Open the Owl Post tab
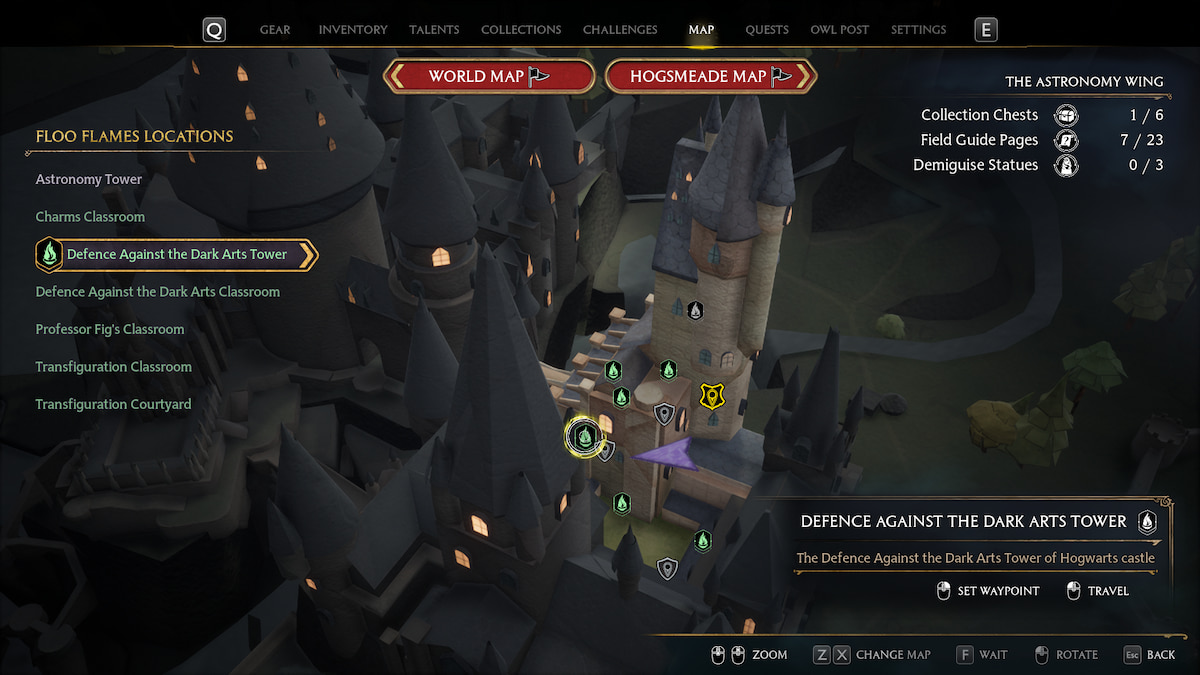 tap(839, 30)
